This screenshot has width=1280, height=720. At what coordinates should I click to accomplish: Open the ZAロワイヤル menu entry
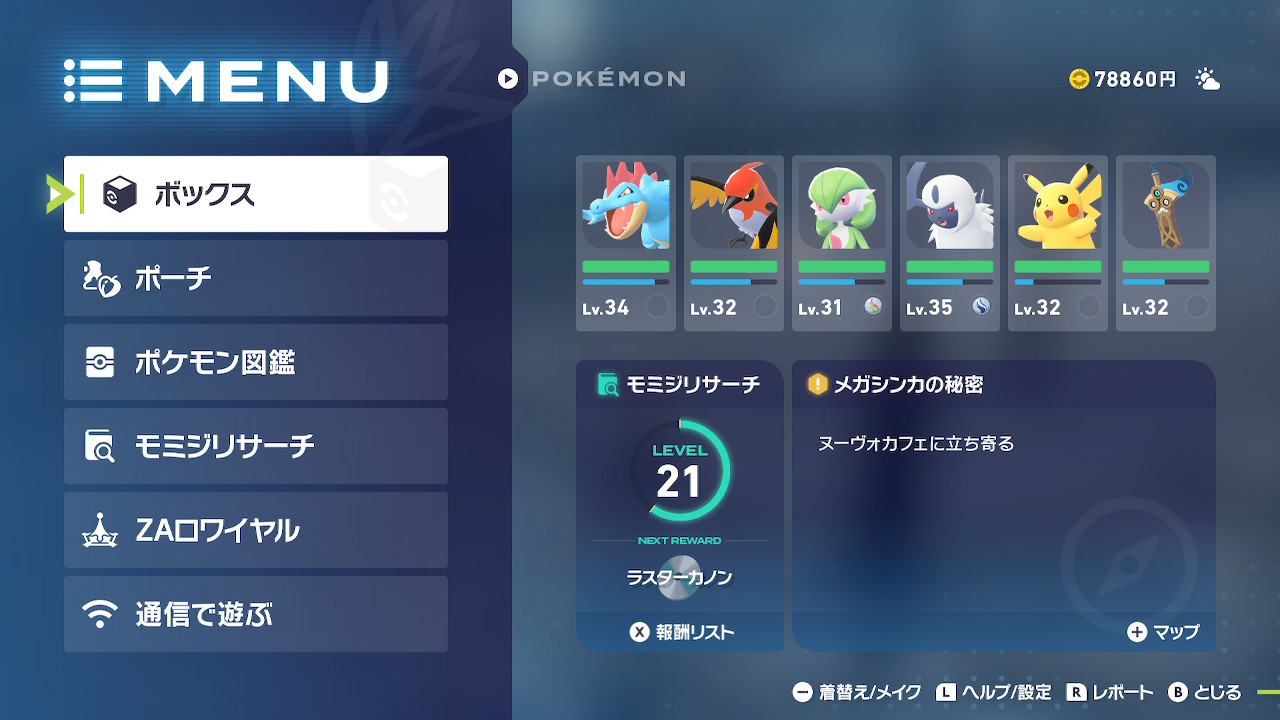pos(255,530)
